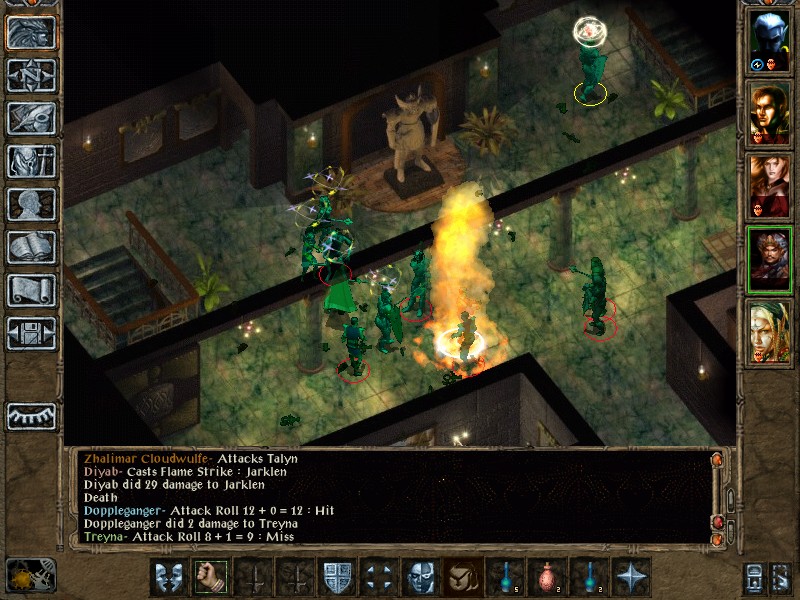Select the blonde elf's portrait

(x=770, y=332)
